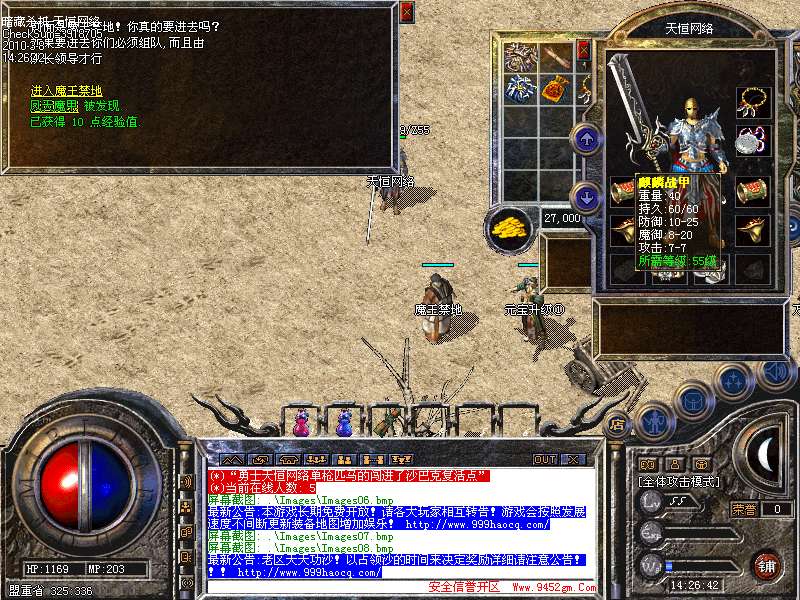The image size is (800, 600).
Task: Select the brown scroll item in bag
Action: pyautogui.click(x=556, y=56)
